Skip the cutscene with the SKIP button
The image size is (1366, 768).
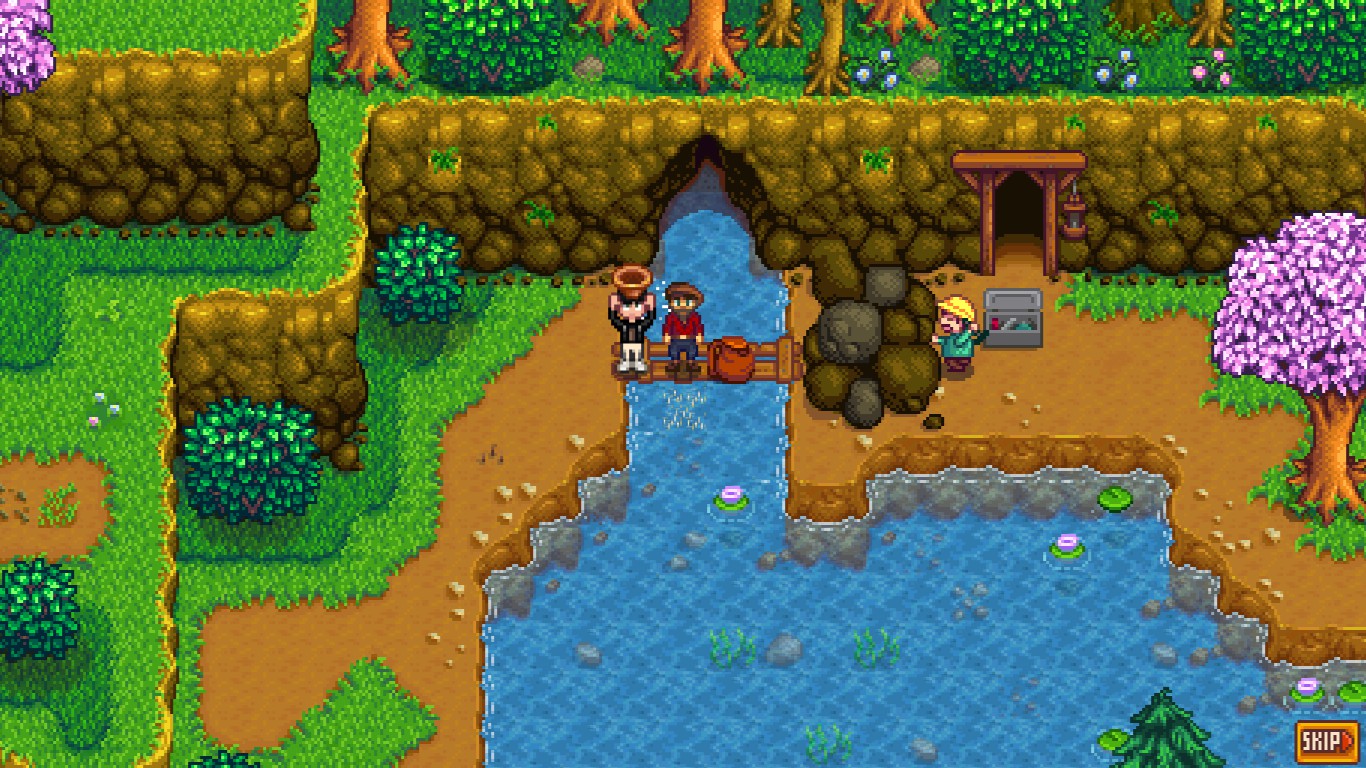(1328, 741)
